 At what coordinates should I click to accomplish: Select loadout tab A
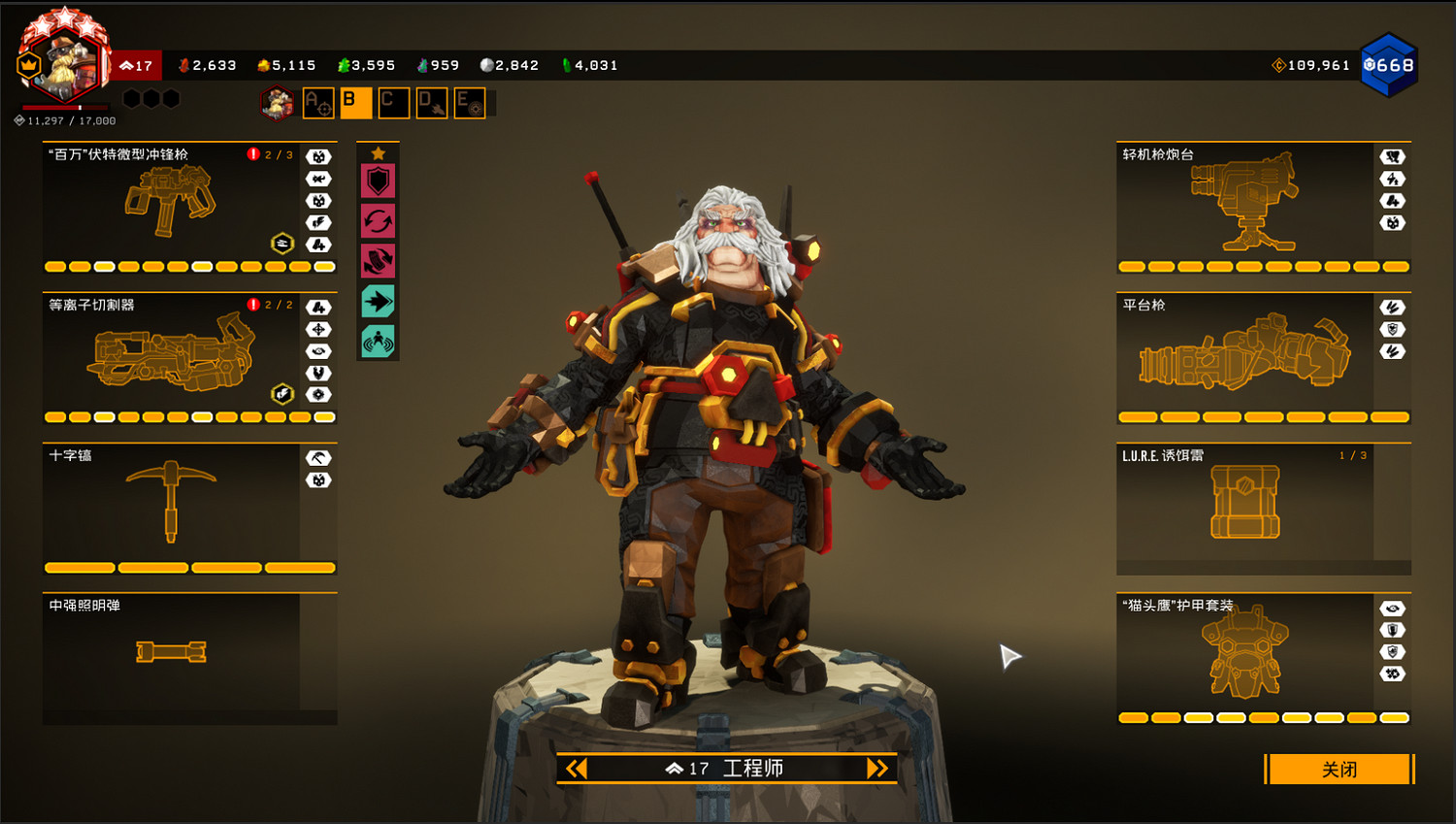pyautogui.click(x=318, y=103)
